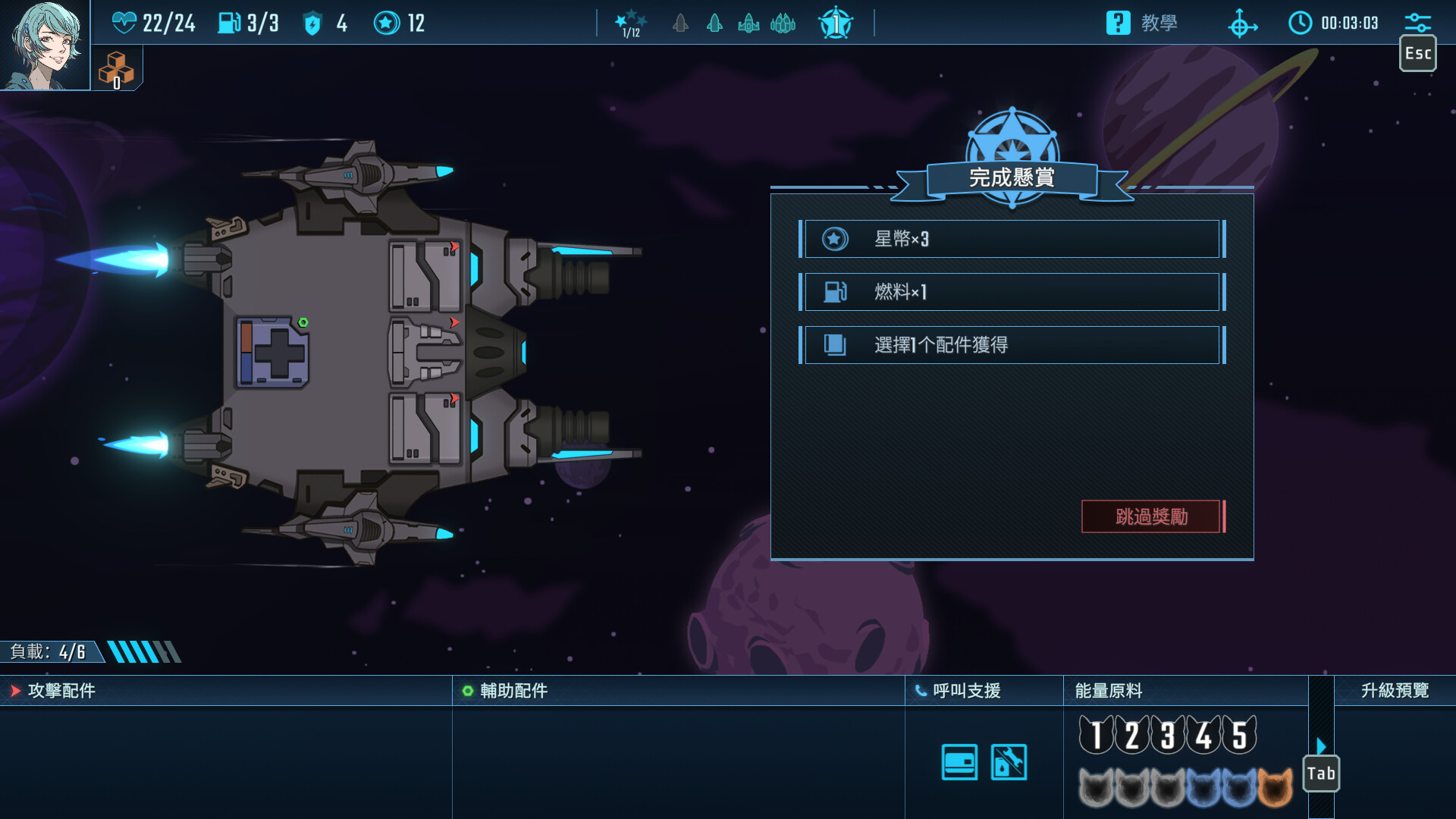1456x819 pixels.
Task: Select the pilot portrait
Action: coord(45,45)
